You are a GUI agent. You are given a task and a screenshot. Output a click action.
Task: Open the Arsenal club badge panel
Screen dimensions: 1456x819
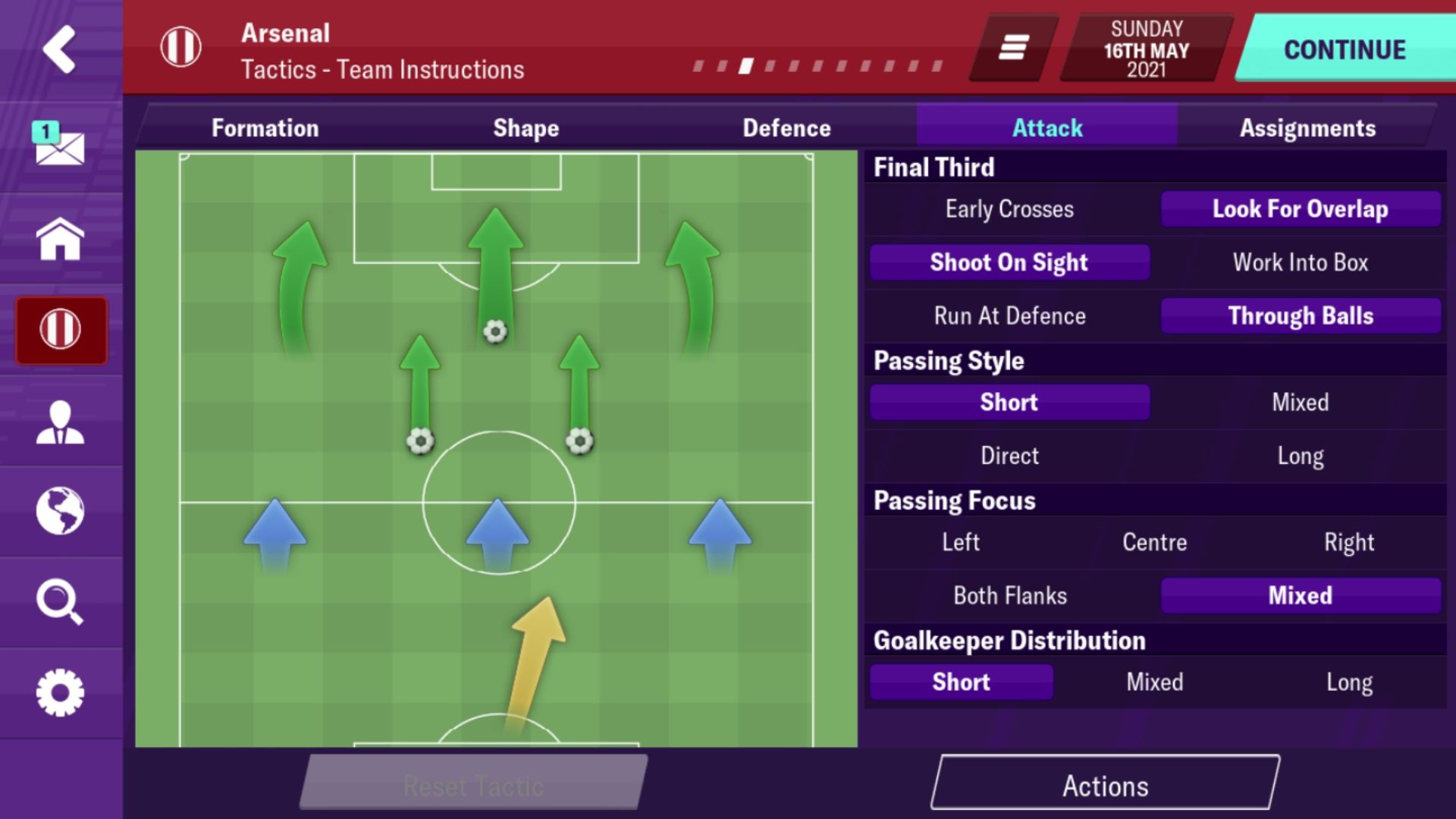62,330
